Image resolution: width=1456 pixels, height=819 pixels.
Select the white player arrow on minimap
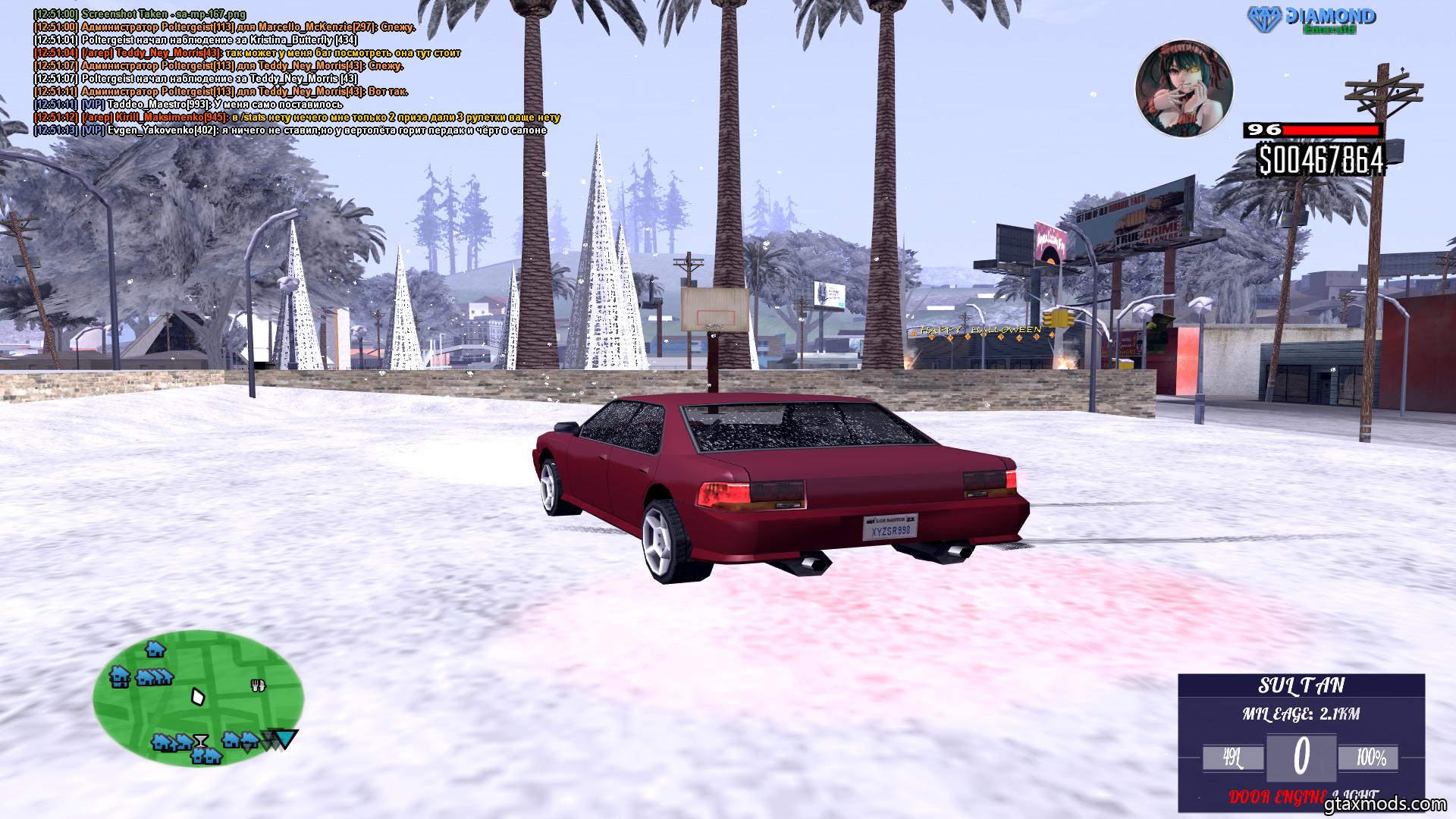(x=198, y=695)
